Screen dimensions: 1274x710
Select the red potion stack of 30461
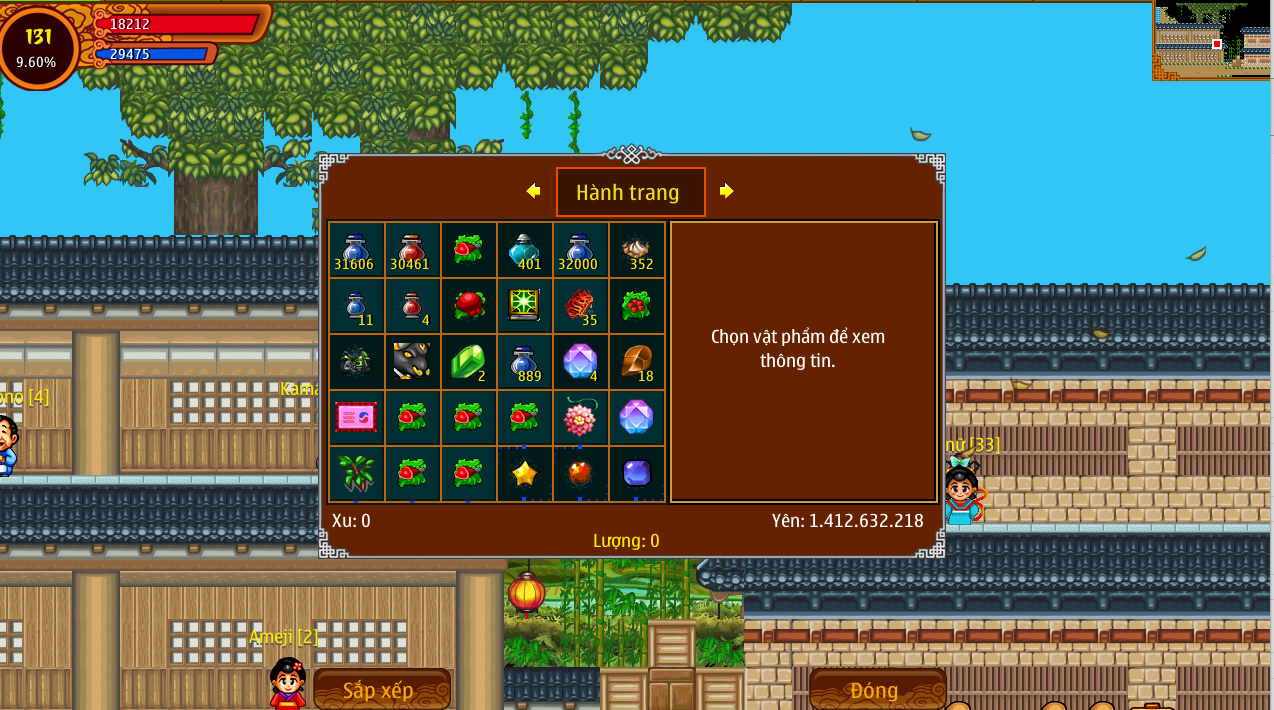412,250
